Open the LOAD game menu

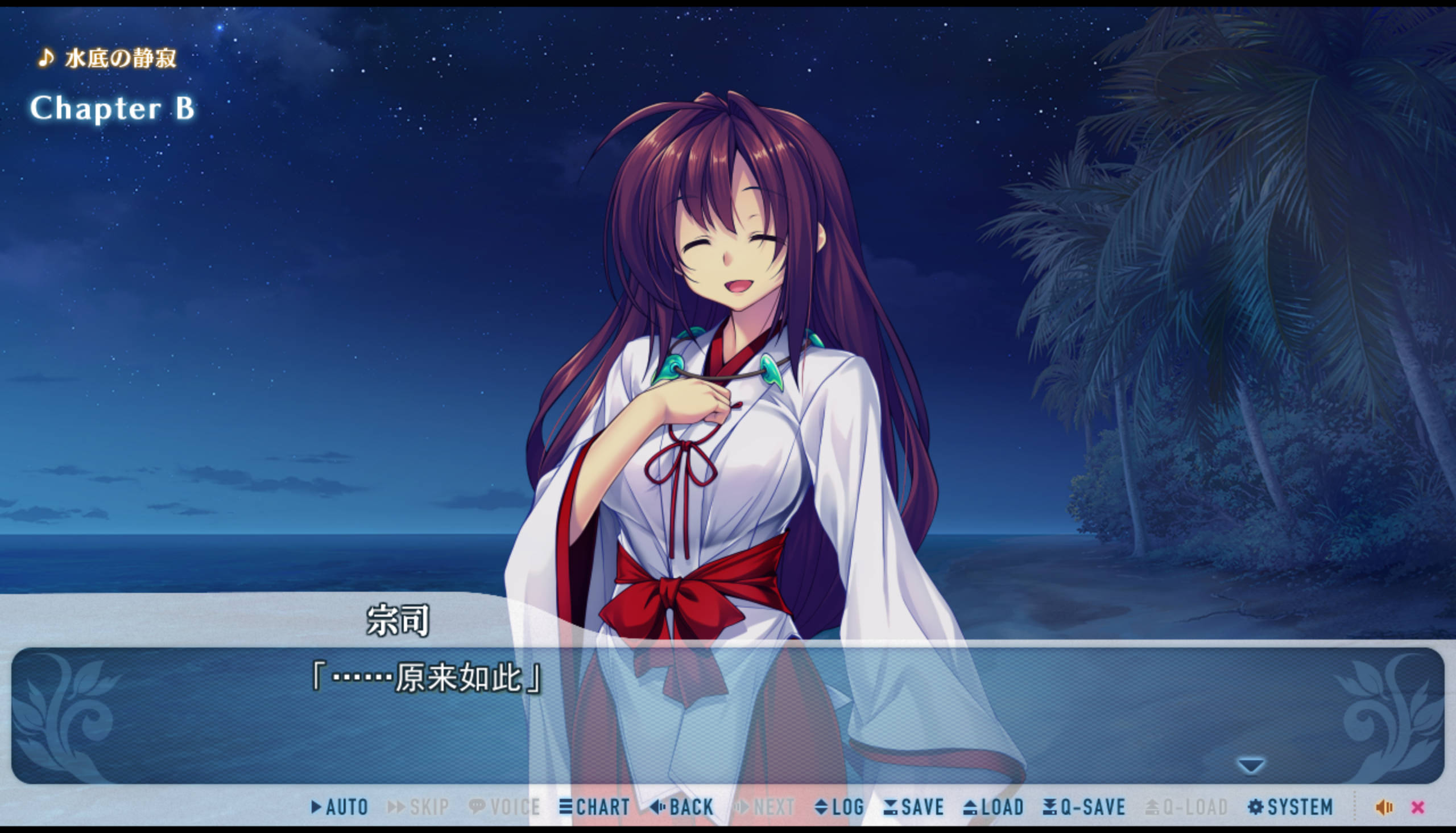(994, 807)
